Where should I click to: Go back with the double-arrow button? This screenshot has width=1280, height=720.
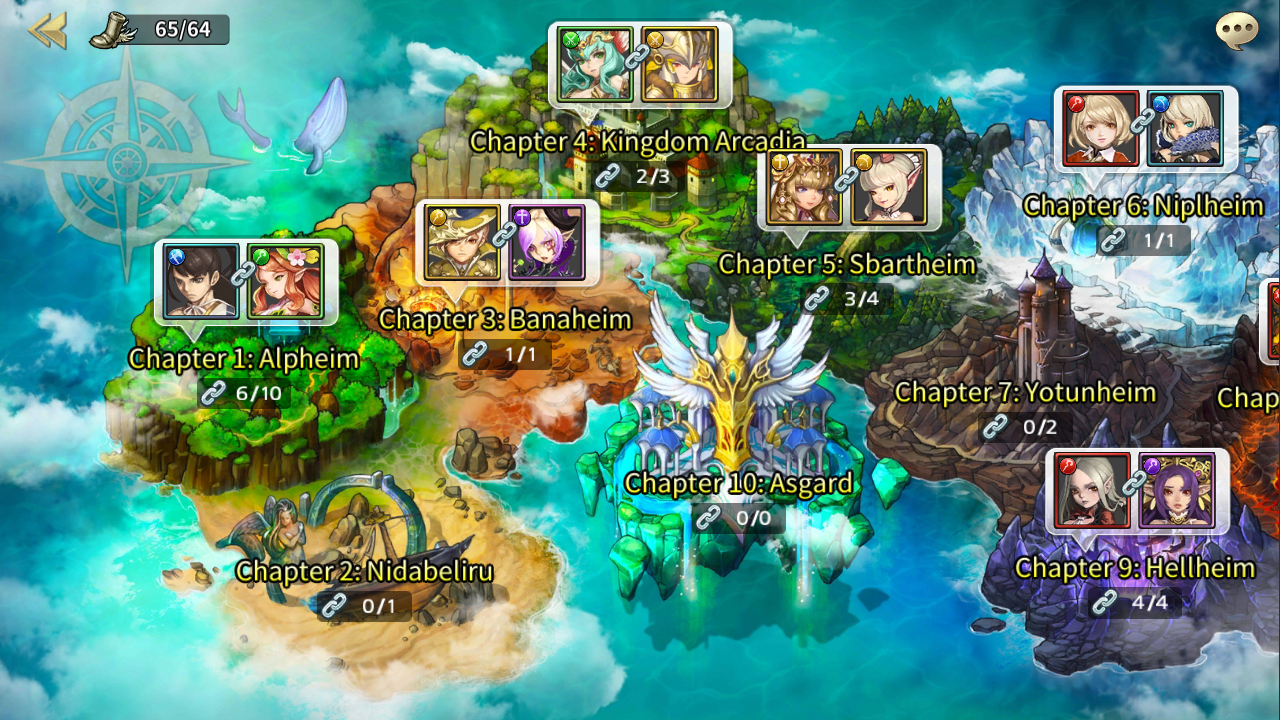46,31
